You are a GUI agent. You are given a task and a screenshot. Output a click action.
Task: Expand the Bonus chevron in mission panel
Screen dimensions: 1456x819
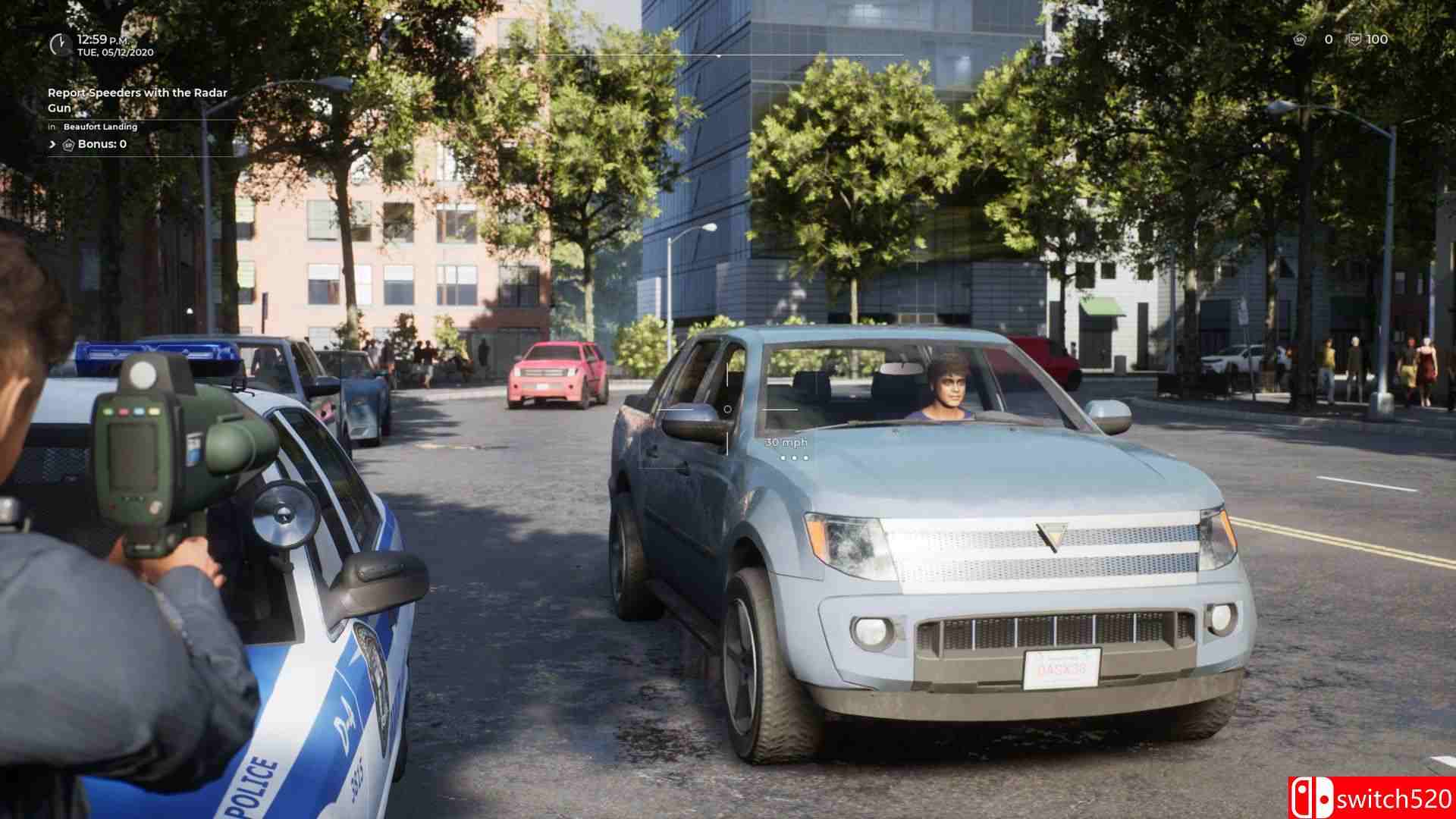click(52, 143)
